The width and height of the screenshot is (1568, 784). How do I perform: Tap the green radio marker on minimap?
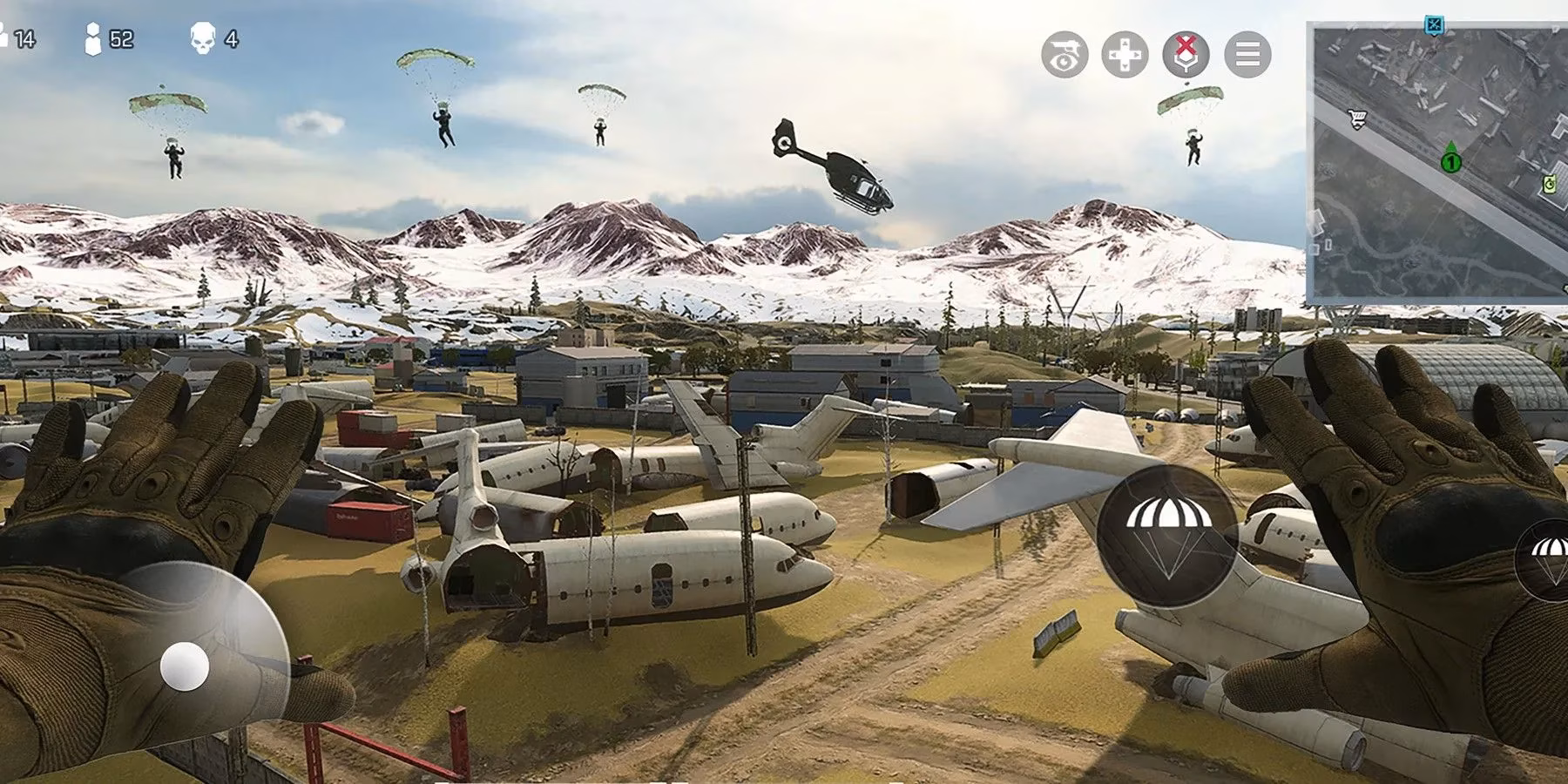pos(1549,184)
